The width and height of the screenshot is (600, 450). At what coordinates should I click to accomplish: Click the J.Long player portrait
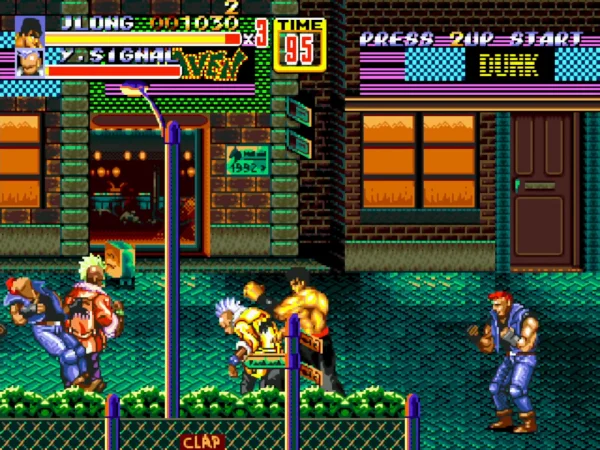(x=30, y=31)
